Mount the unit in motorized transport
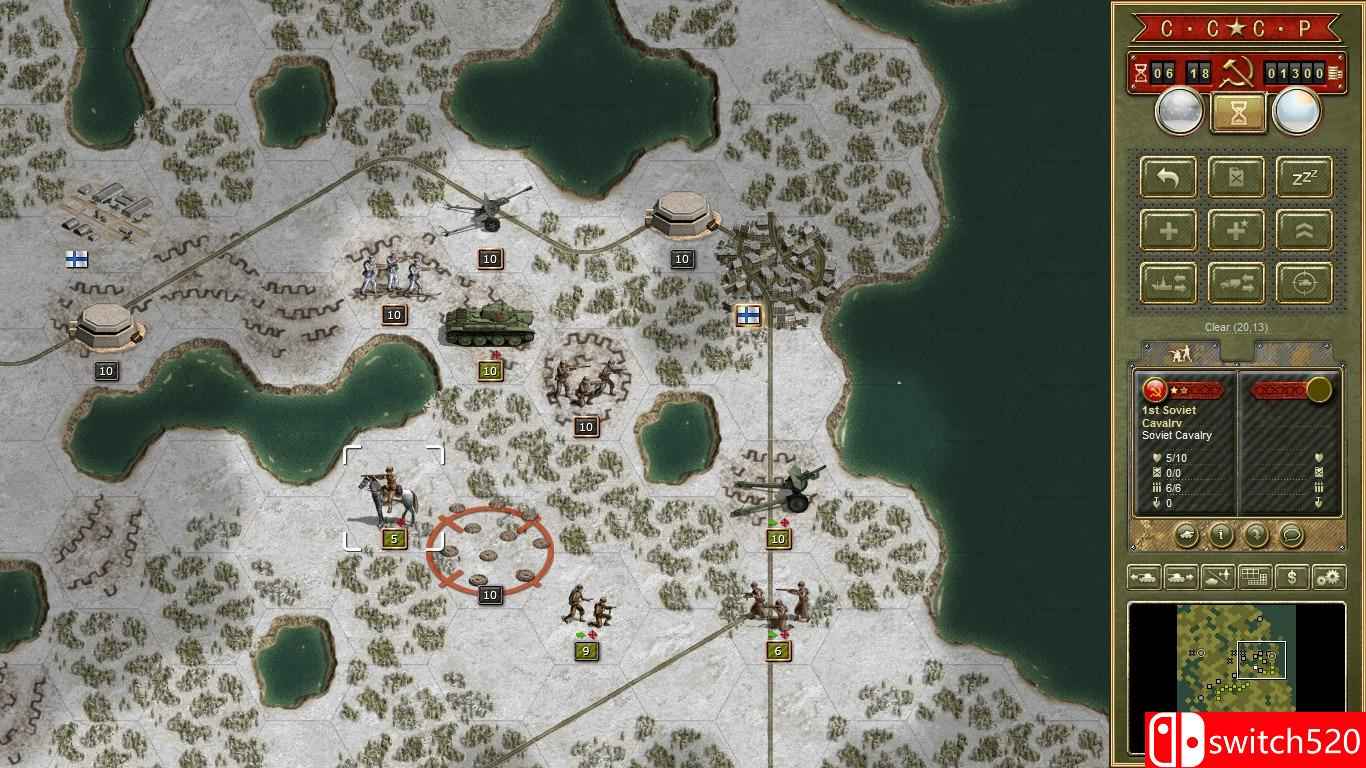The height and width of the screenshot is (768, 1366). tap(1236, 283)
